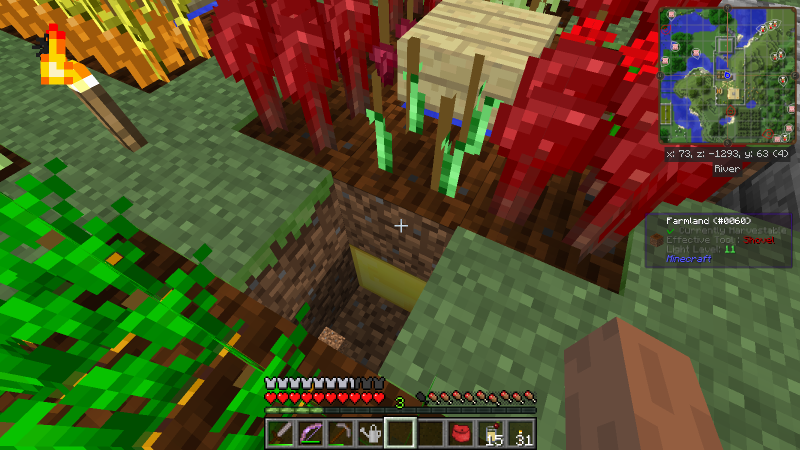The height and width of the screenshot is (450, 800).
Task: Select the torch stack of 31
Action: pyautogui.click(x=521, y=433)
